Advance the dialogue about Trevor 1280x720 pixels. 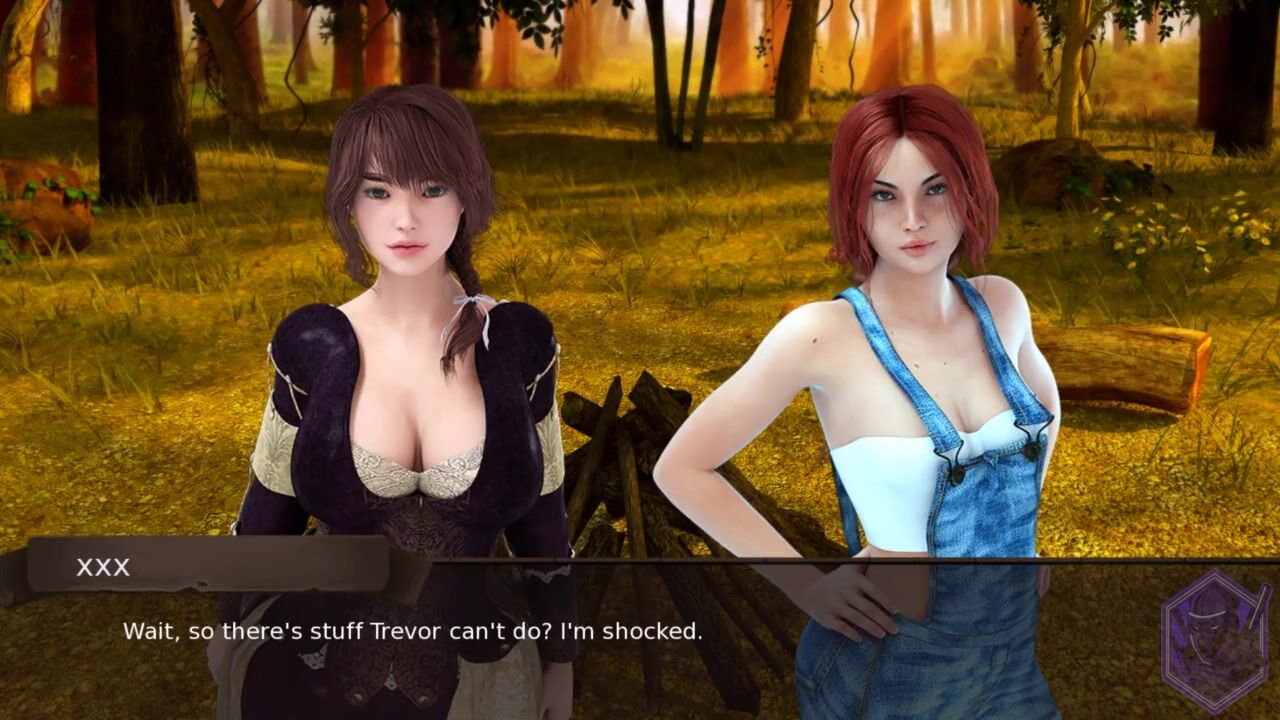click(412, 632)
